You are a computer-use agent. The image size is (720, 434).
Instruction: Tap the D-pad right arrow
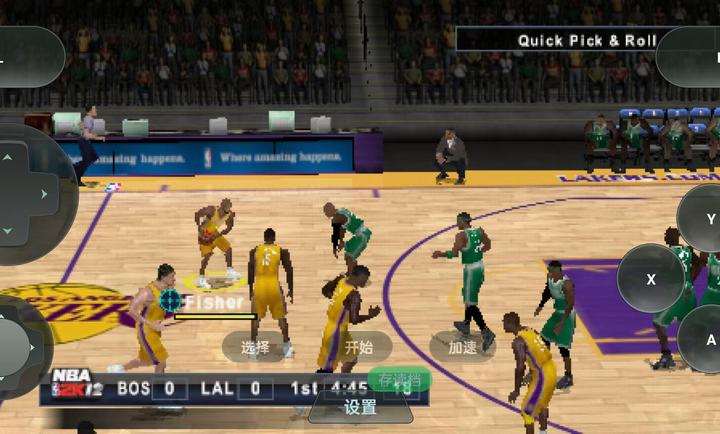coord(45,193)
